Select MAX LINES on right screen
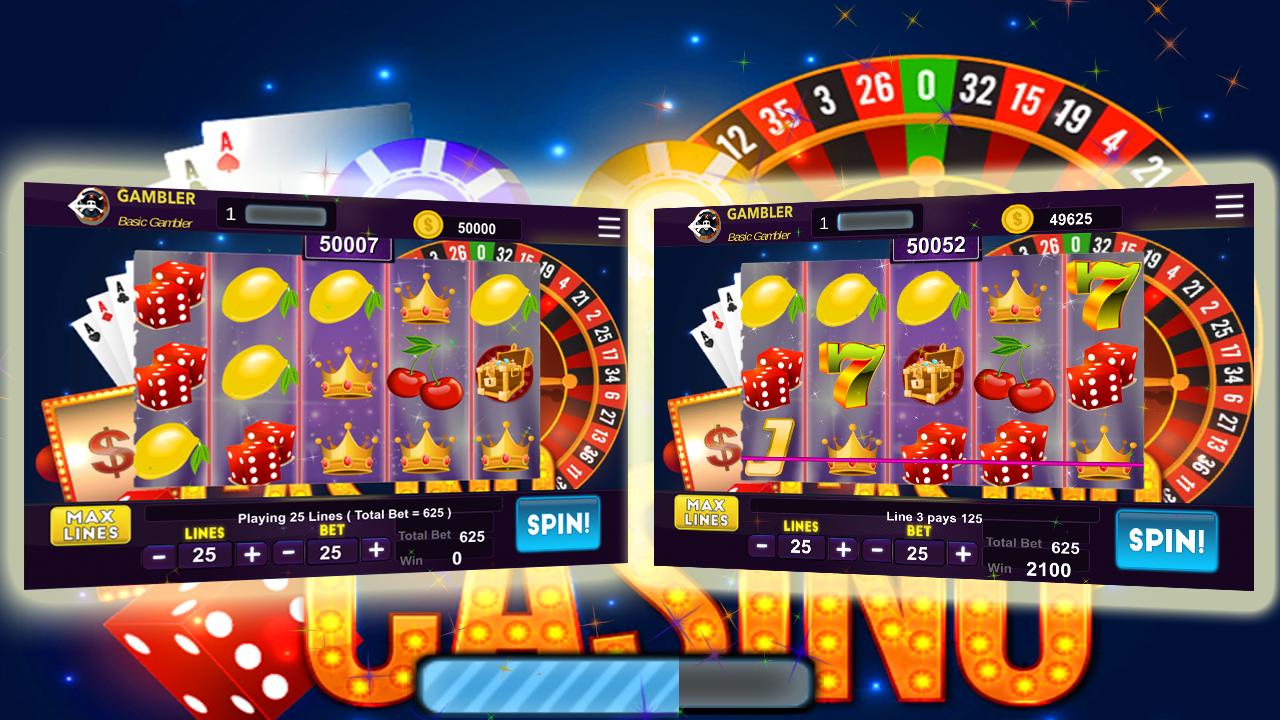Viewport: 1280px width, 720px height. (707, 515)
